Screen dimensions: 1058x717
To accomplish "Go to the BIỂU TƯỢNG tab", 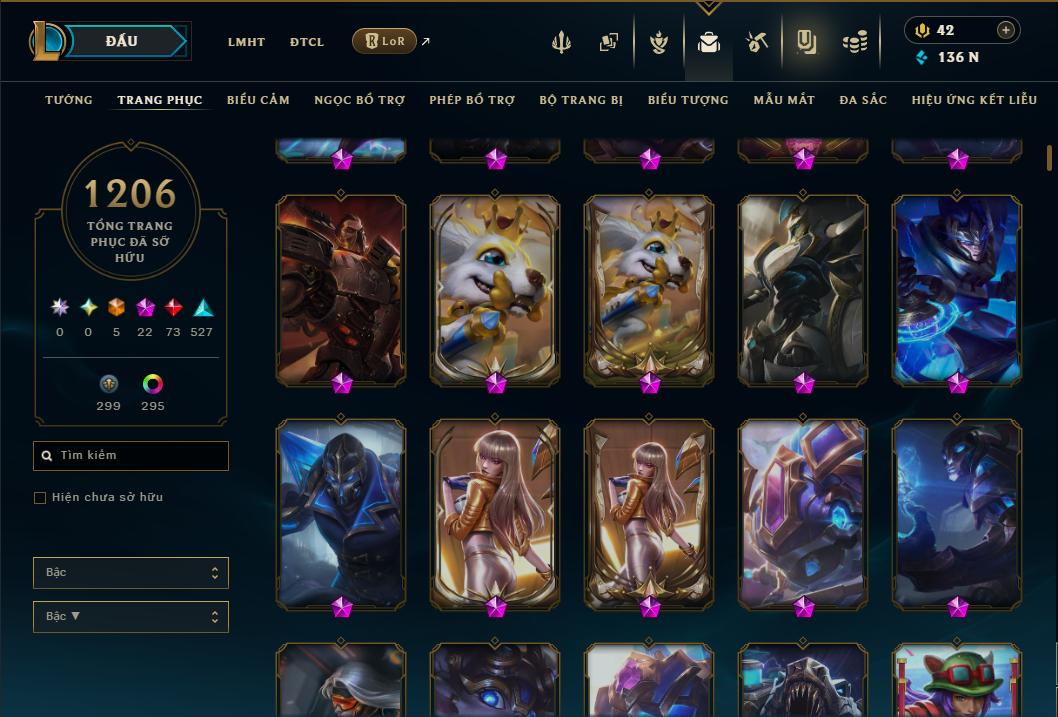I will pos(688,100).
